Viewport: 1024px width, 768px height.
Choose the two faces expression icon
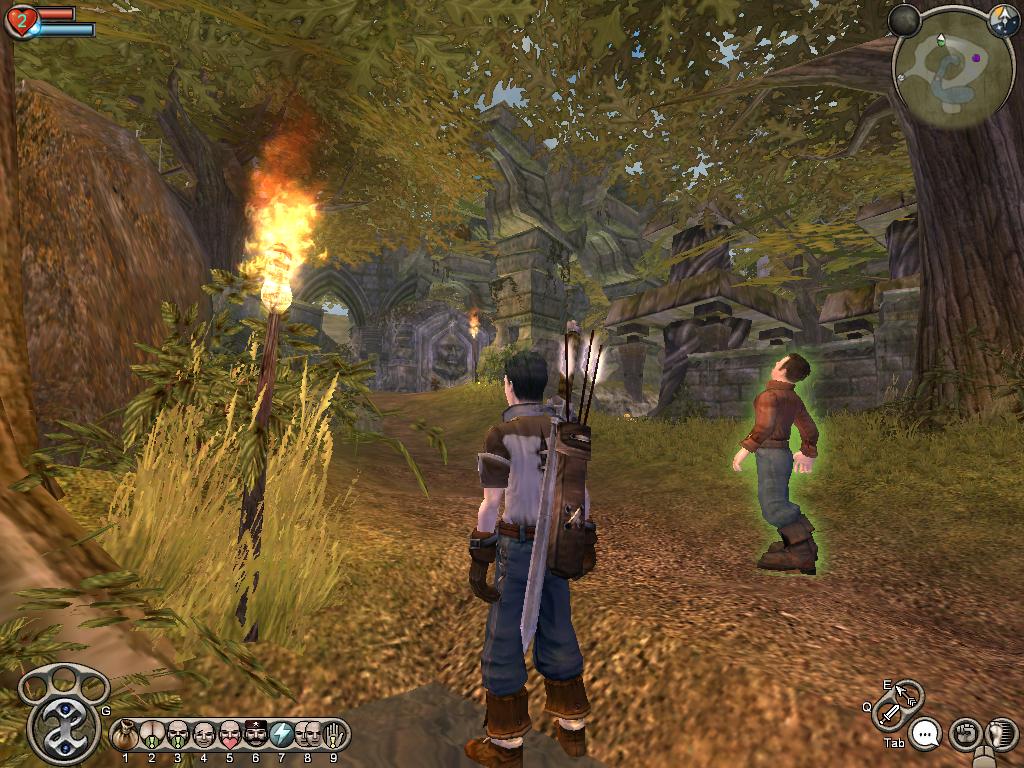pos(308,735)
